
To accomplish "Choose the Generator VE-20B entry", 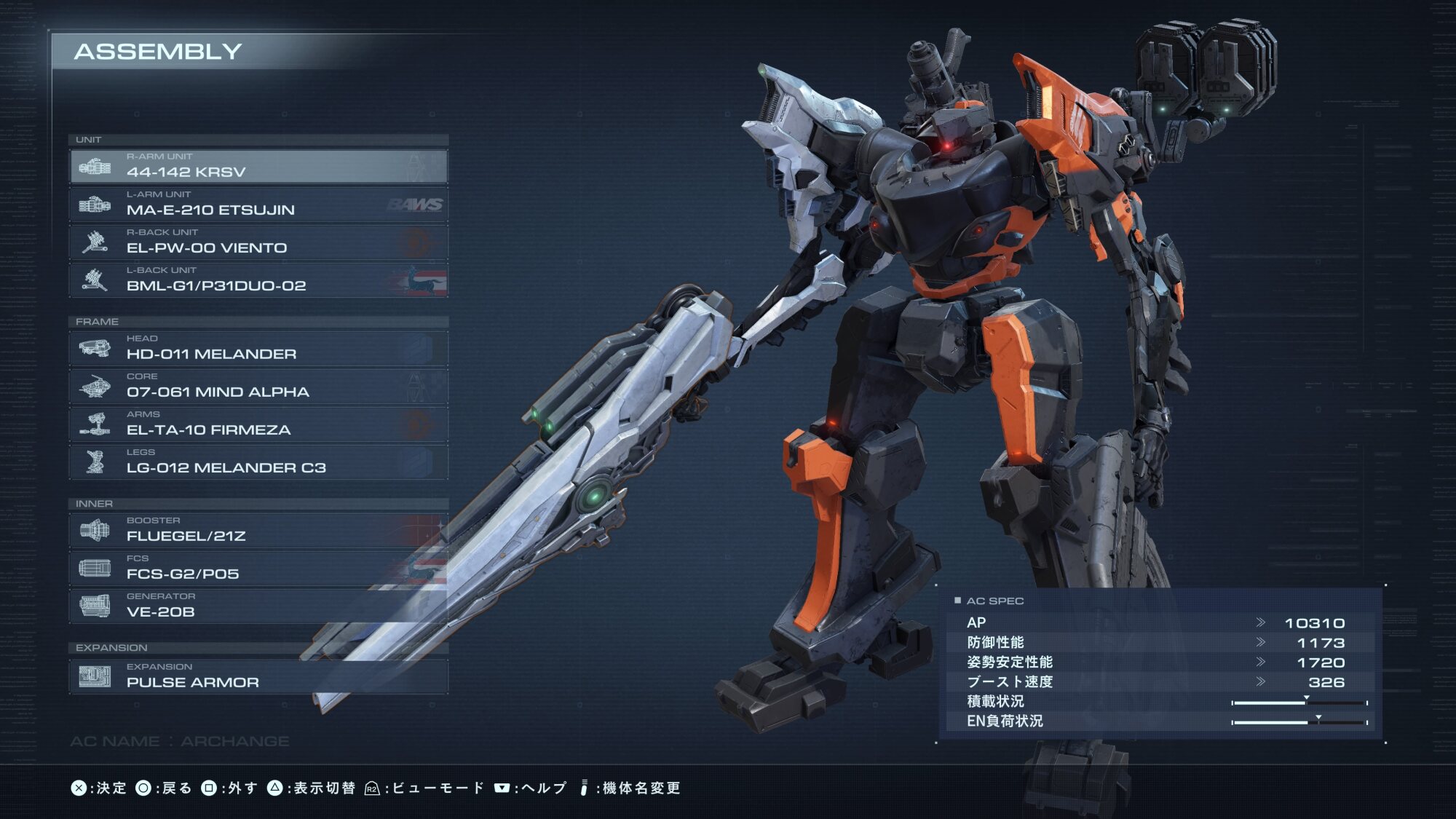I will click(258, 606).
